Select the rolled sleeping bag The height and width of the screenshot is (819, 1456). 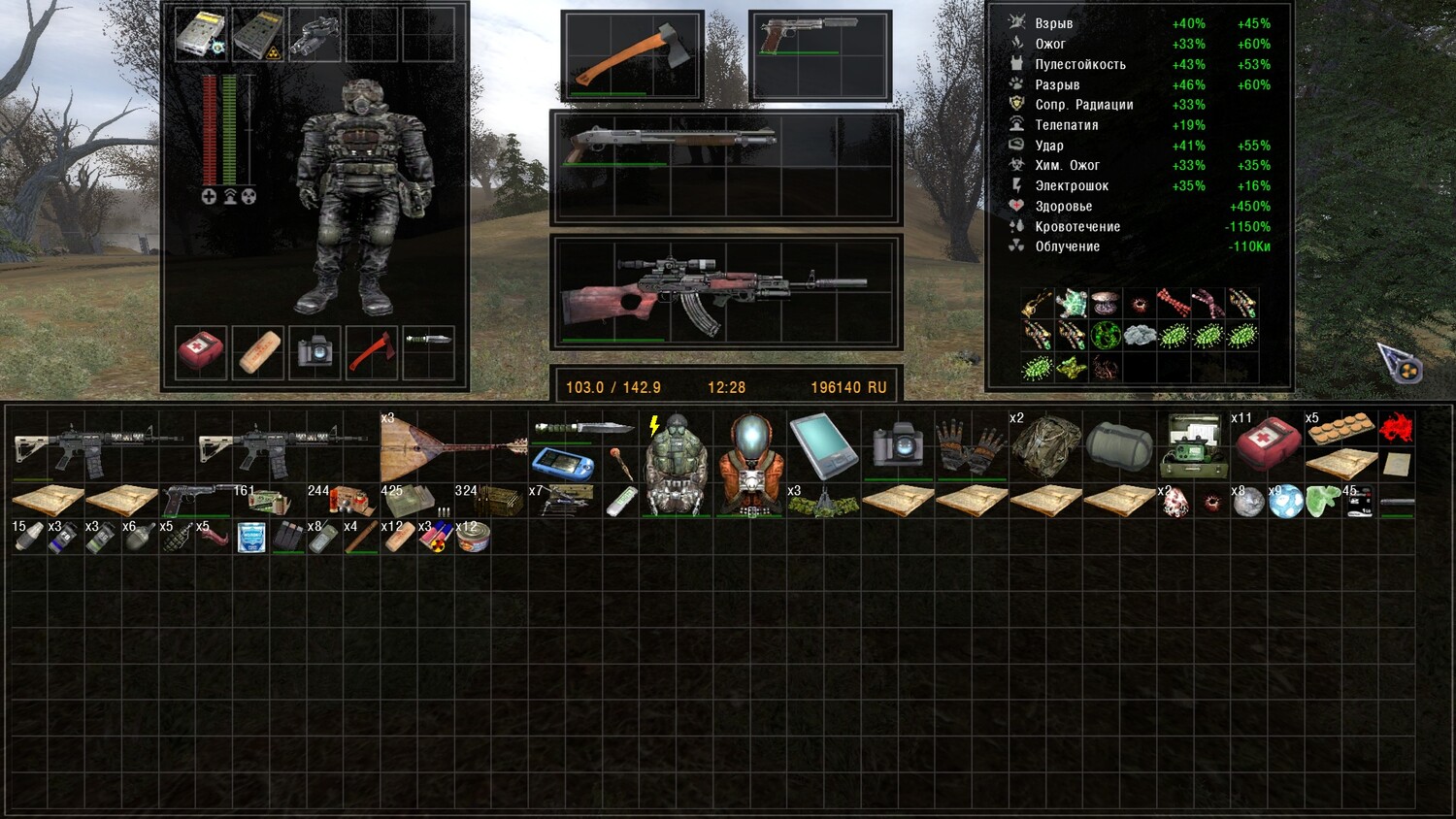(1118, 446)
